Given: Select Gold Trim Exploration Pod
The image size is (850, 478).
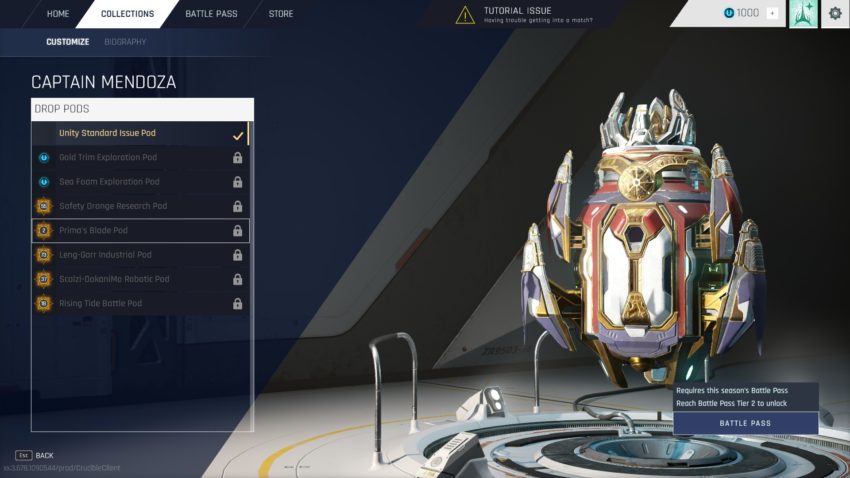Looking at the screenshot, I should coord(140,158).
